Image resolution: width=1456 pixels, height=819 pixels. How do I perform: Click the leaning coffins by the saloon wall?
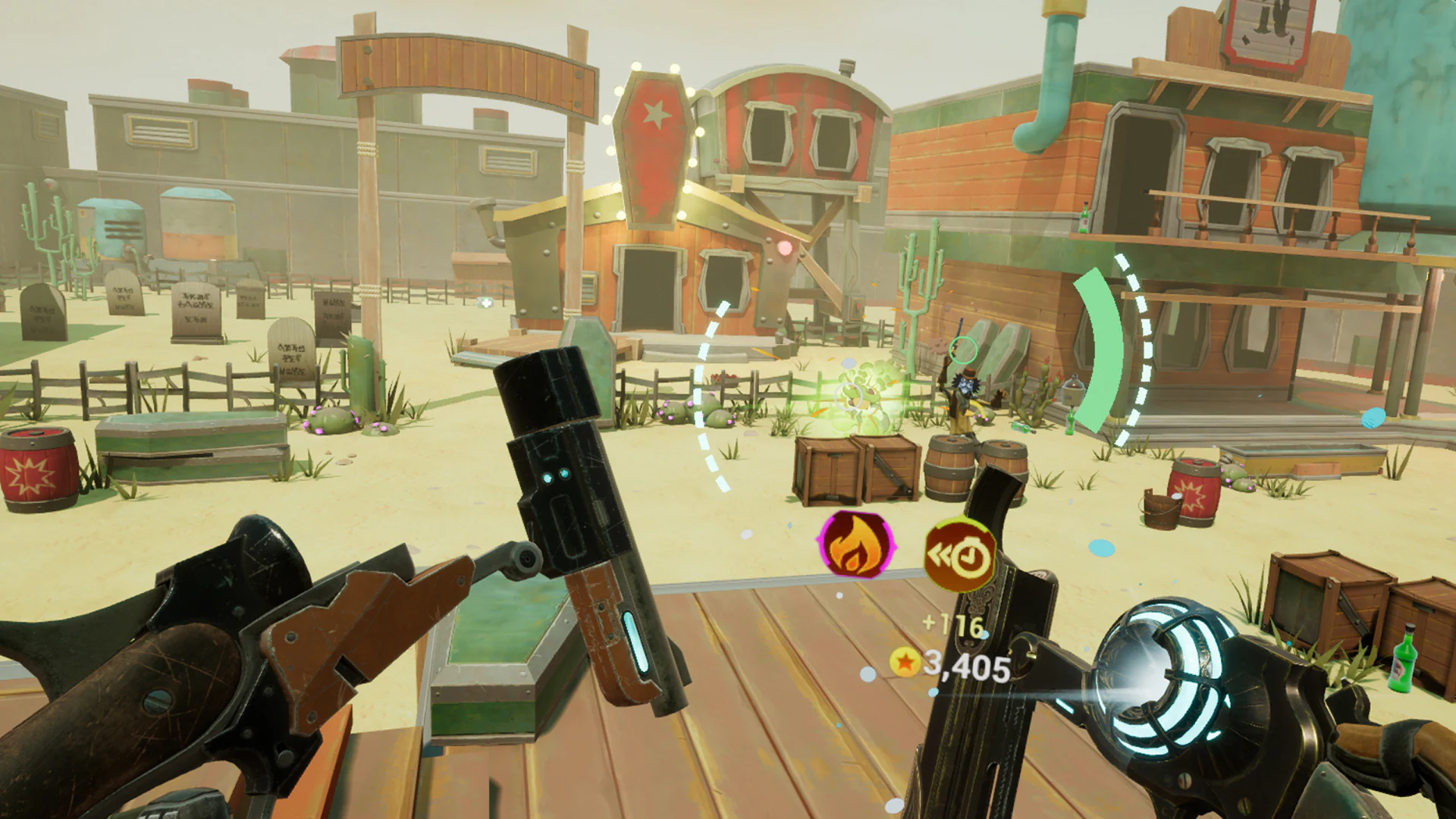[995, 347]
